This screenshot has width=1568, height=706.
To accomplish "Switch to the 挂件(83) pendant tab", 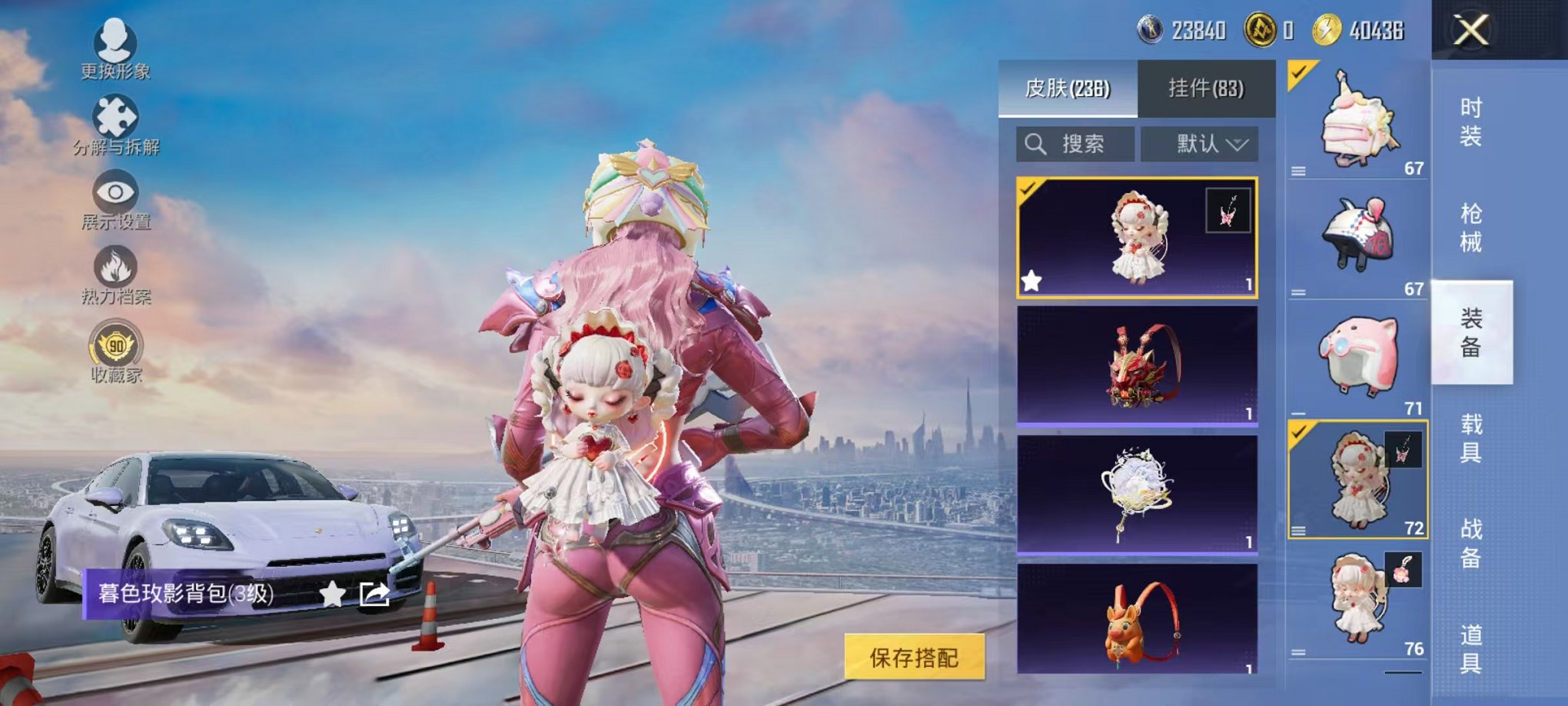I will [x=1204, y=88].
